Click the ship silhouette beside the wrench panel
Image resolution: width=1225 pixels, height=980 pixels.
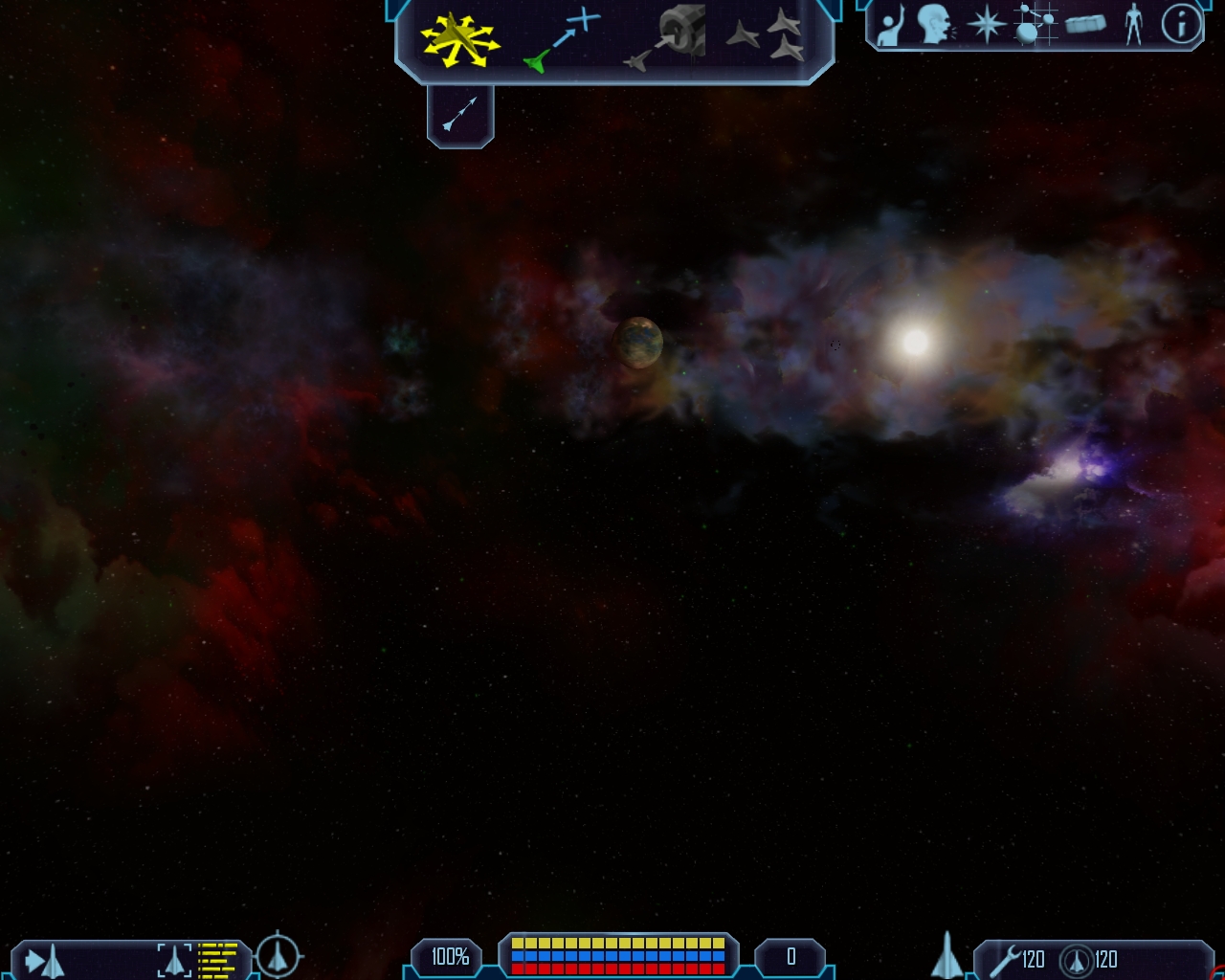tap(947, 955)
